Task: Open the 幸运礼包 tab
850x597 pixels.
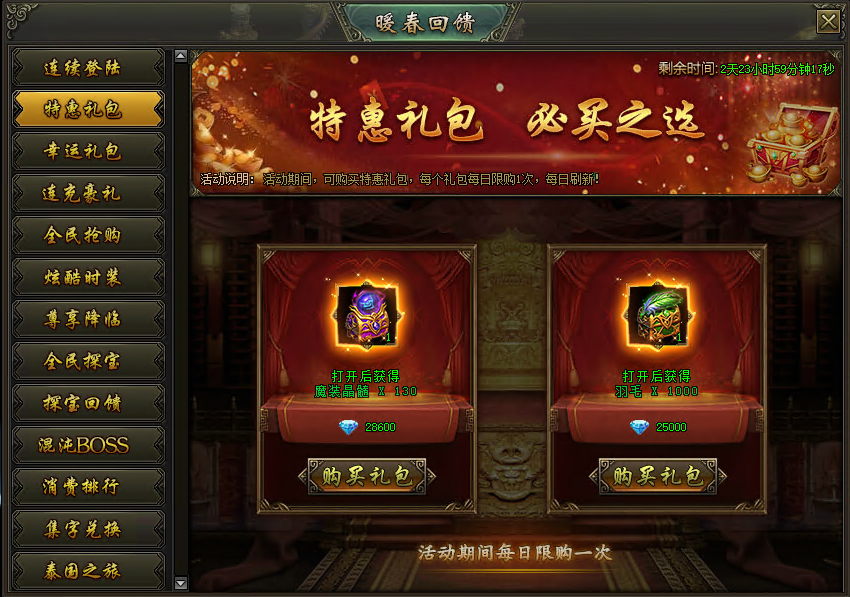Action: click(88, 151)
